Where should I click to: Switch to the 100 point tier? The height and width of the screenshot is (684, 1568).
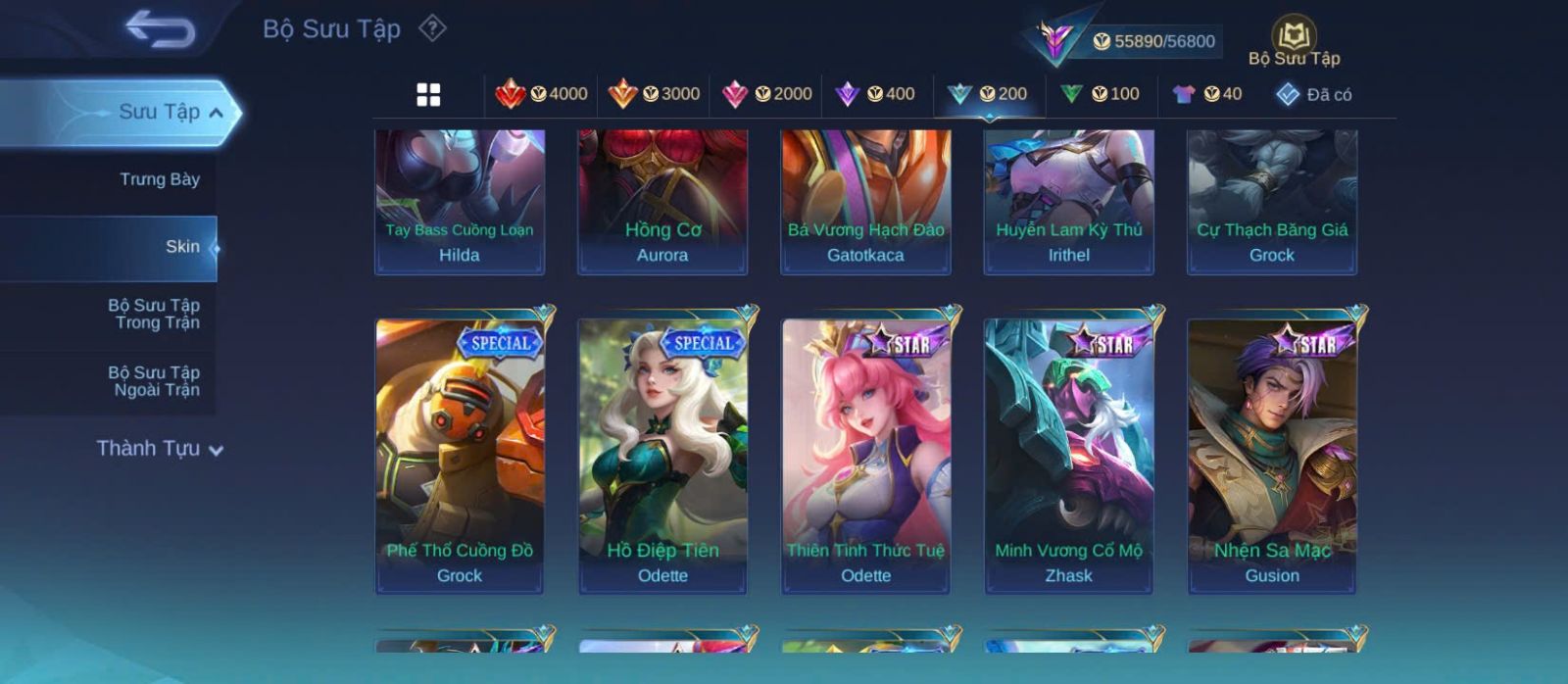click(x=1101, y=94)
